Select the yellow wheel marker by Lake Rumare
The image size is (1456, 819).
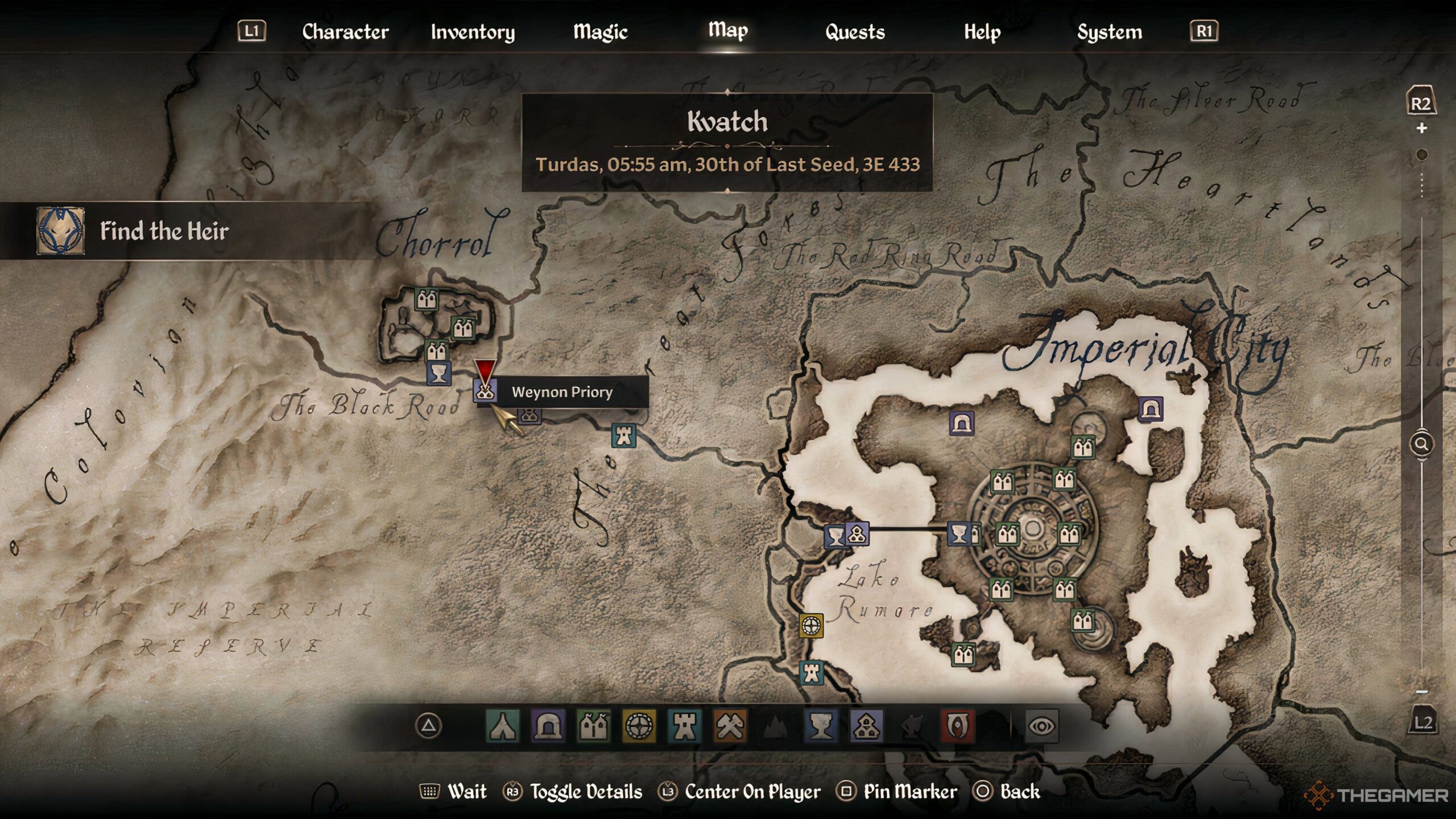click(x=811, y=626)
